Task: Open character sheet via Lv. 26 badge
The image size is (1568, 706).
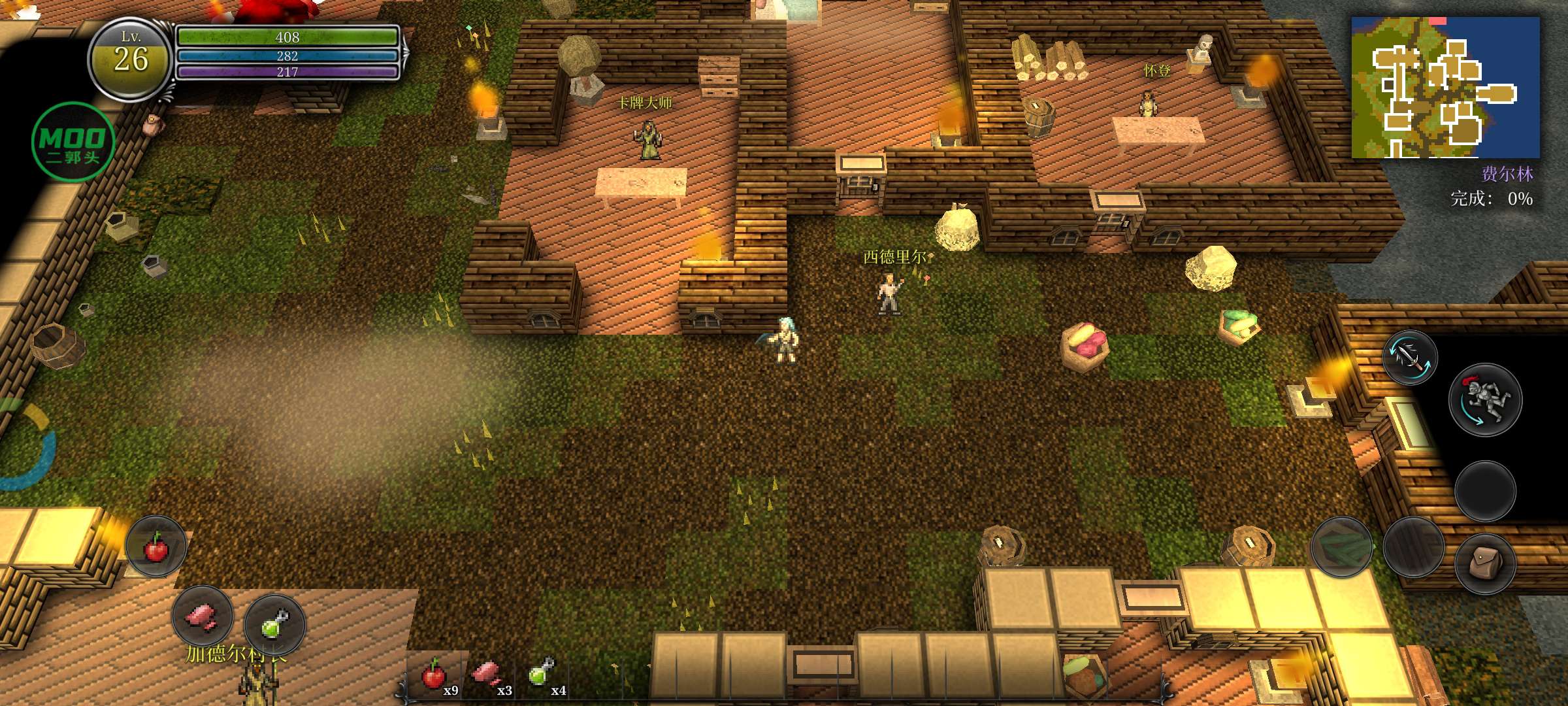Action: pyautogui.click(x=131, y=59)
